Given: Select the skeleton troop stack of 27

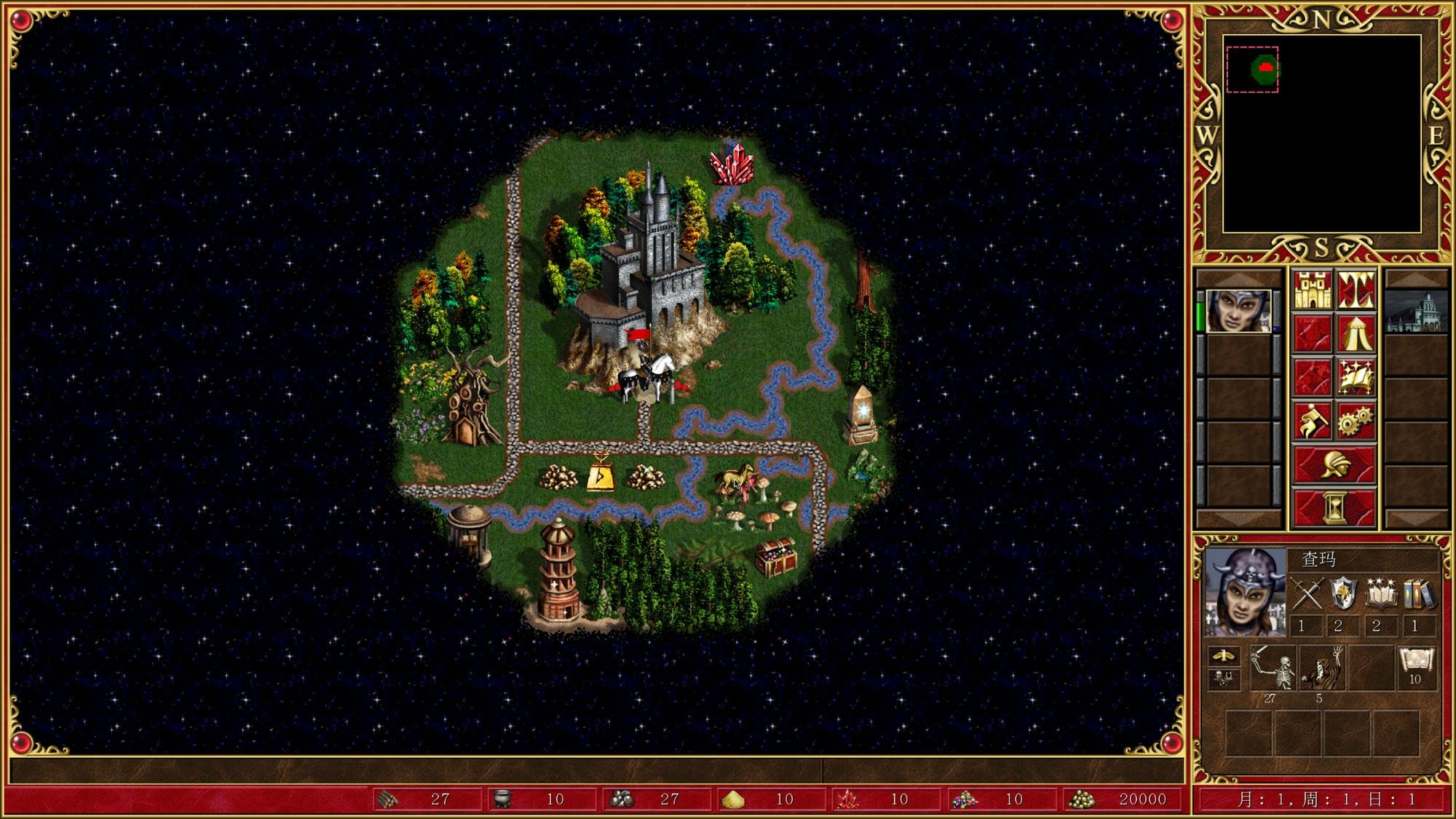Looking at the screenshot, I should pos(1273,667).
